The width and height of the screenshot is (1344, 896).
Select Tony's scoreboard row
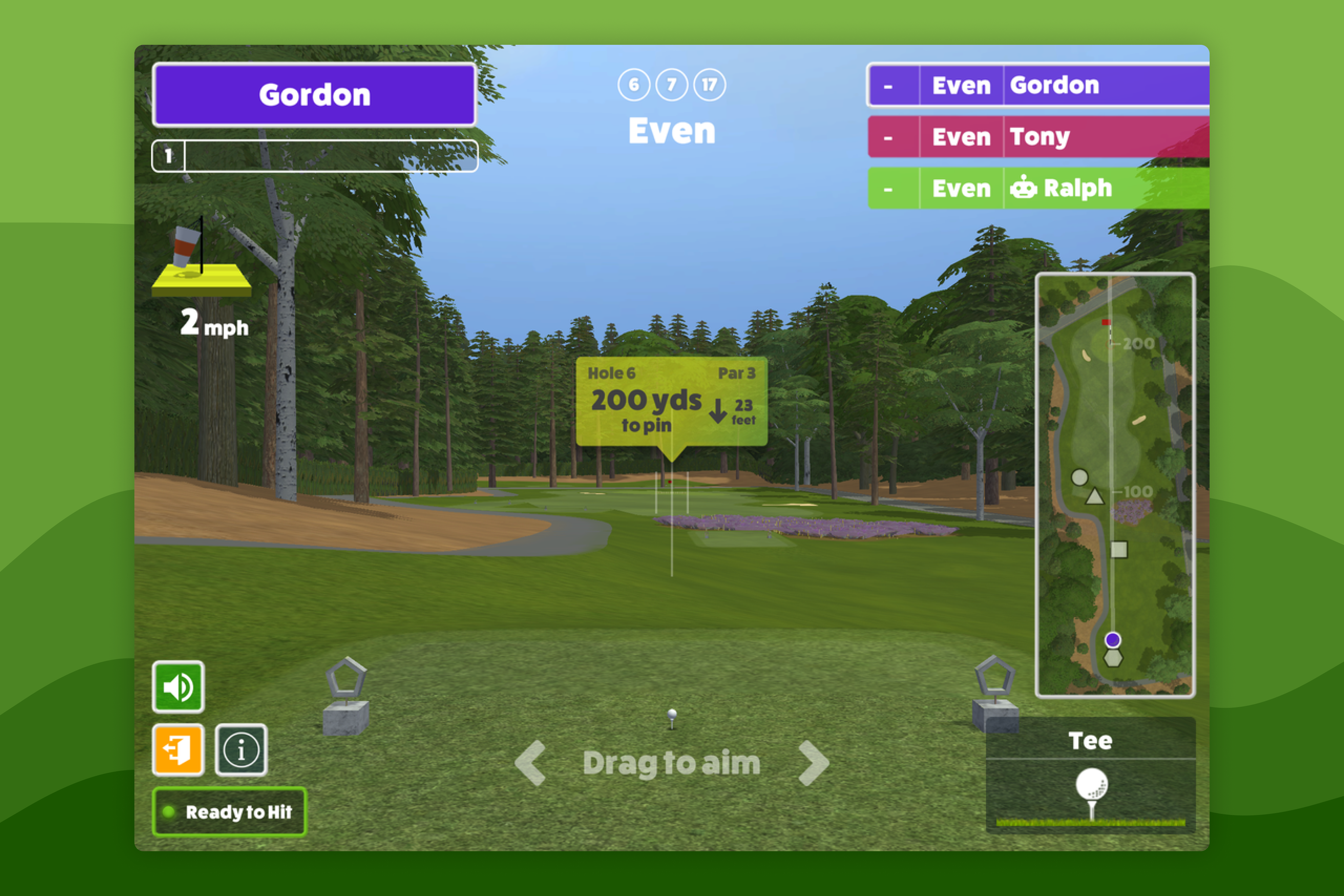(1038, 137)
